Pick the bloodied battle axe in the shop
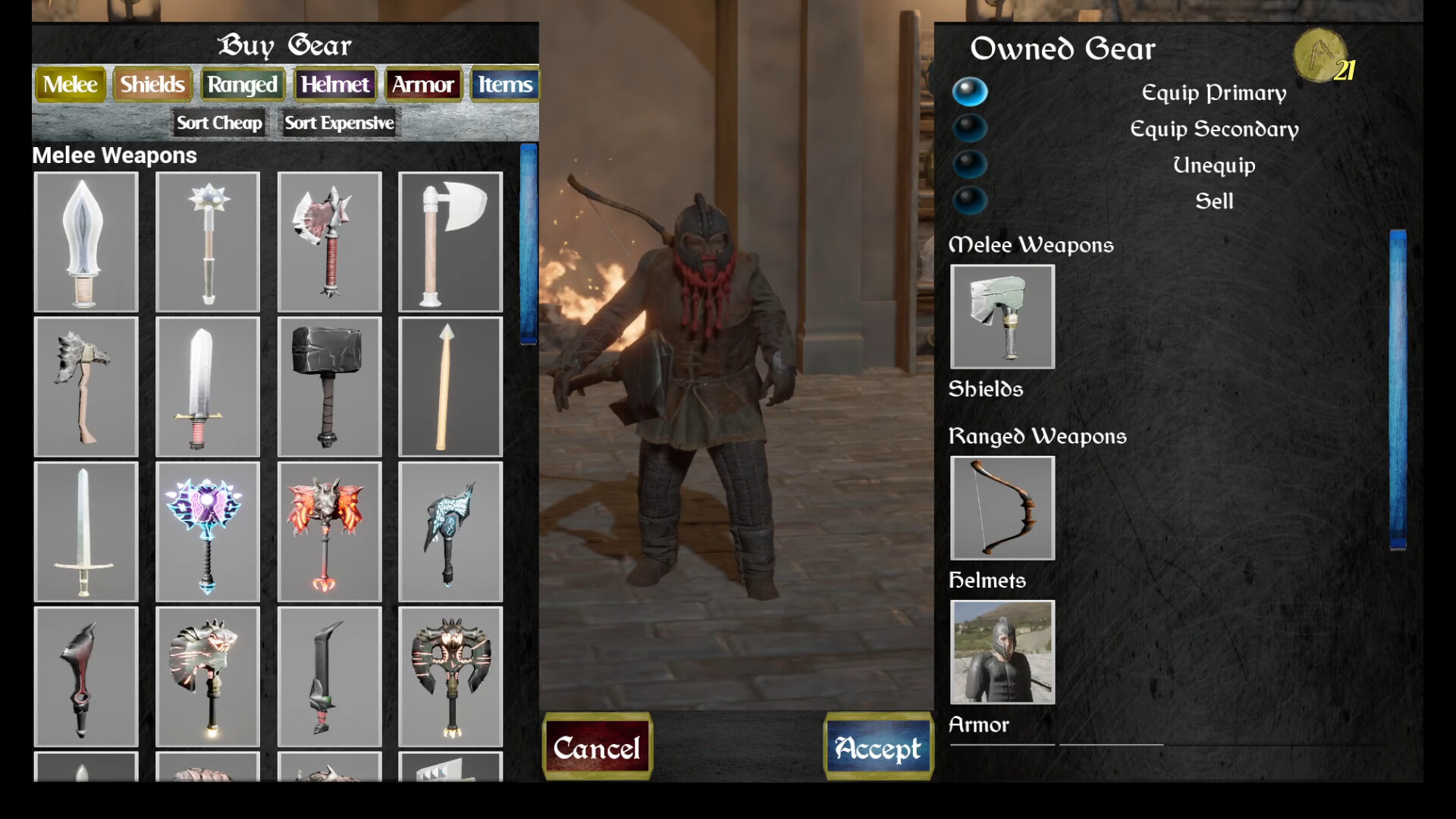The width and height of the screenshot is (1456, 819). click(x=330, y=243)
